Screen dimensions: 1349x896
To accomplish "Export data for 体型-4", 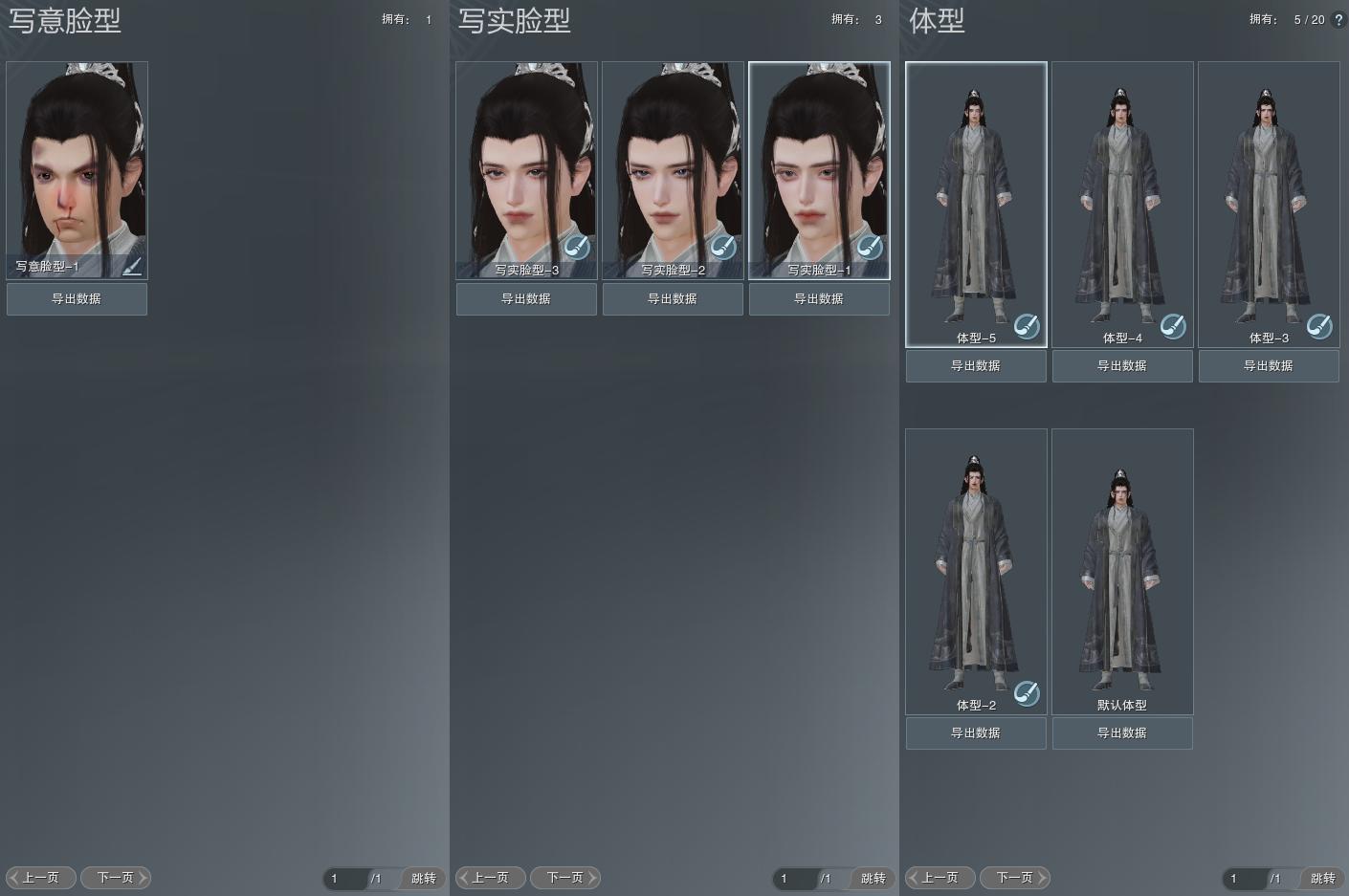I will (x=1122, y=366).
